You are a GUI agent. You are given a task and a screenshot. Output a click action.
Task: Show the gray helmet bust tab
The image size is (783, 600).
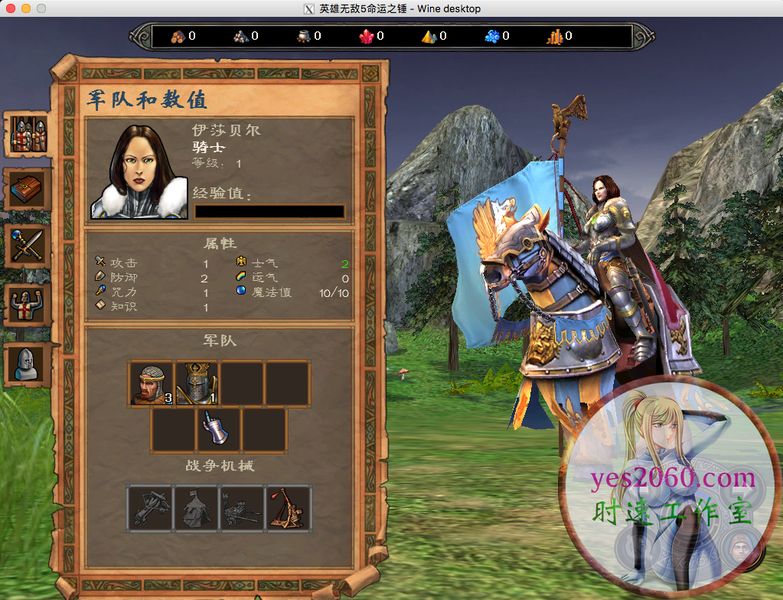(28, 363)
